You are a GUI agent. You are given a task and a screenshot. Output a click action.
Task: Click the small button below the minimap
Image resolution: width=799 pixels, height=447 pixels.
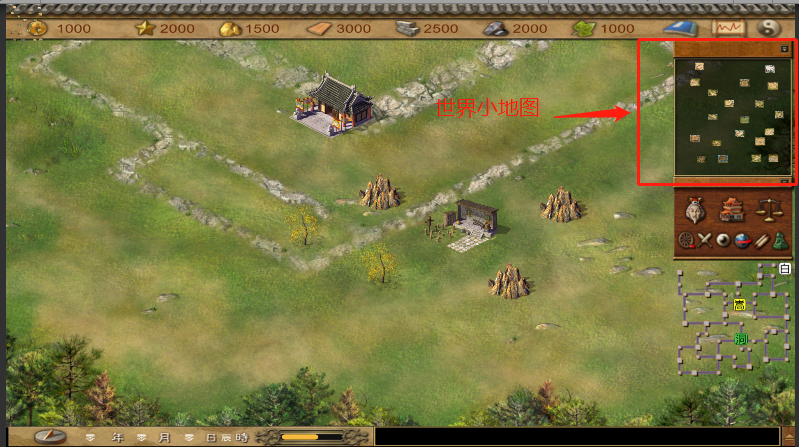coord(784,181)
